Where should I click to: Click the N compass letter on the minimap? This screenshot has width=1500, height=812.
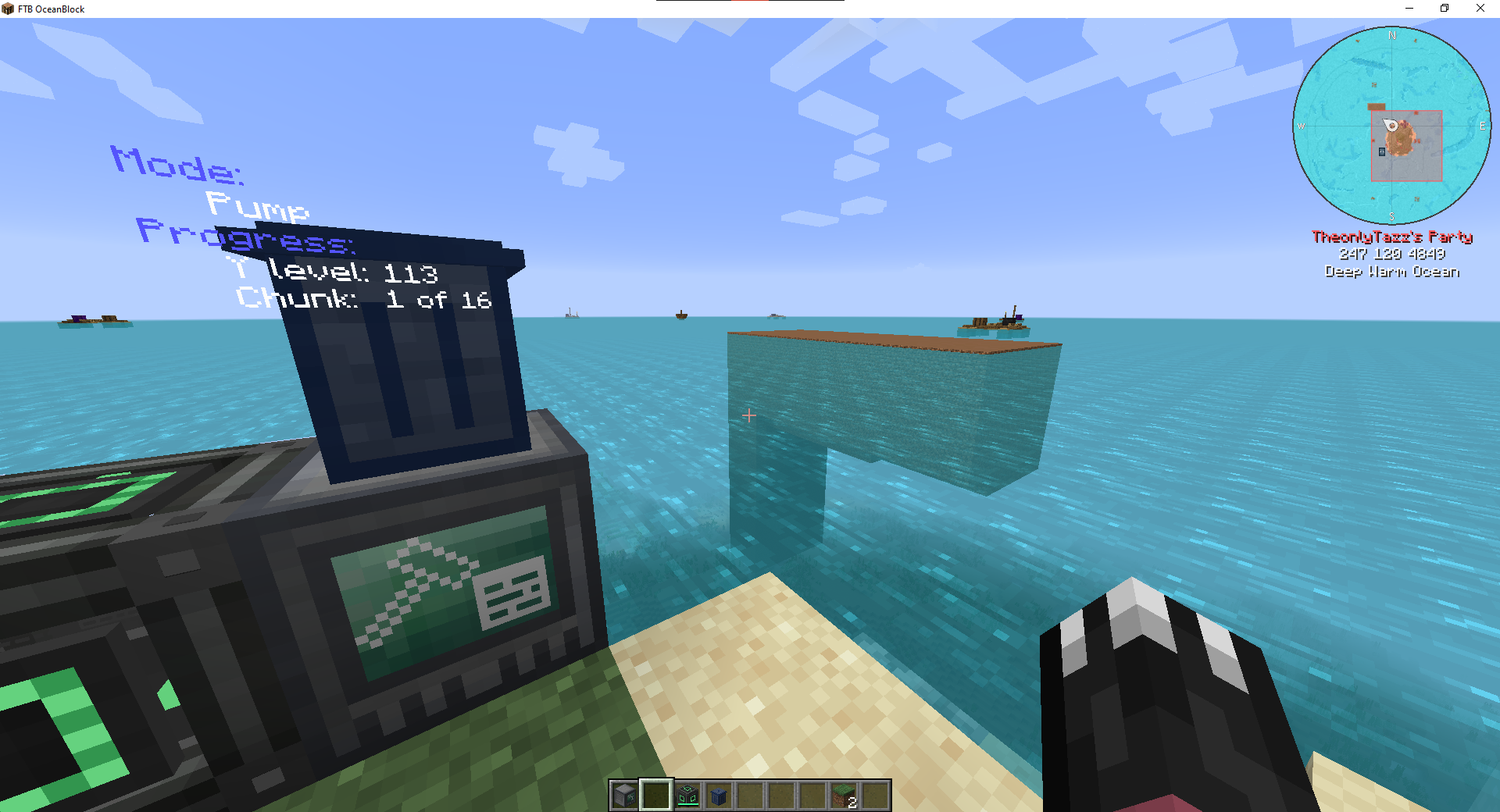[1391, 35]
